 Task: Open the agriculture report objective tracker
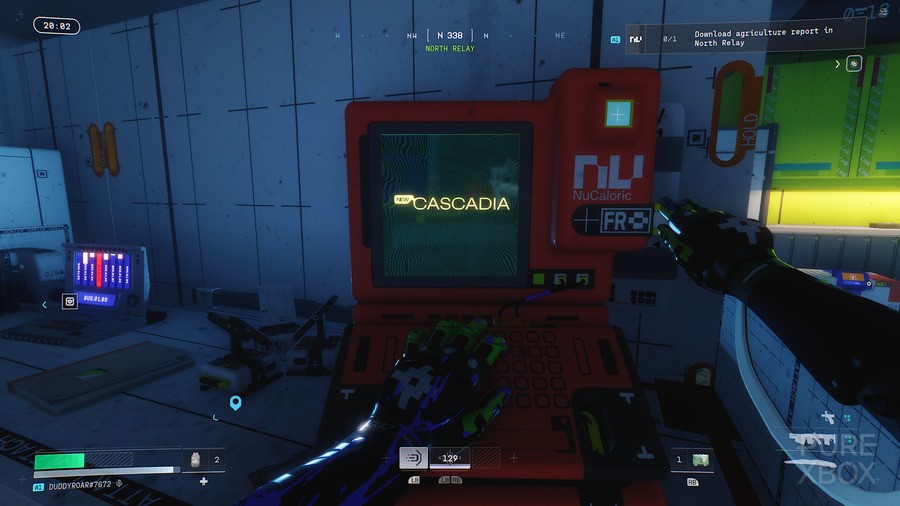click(745, 38)
